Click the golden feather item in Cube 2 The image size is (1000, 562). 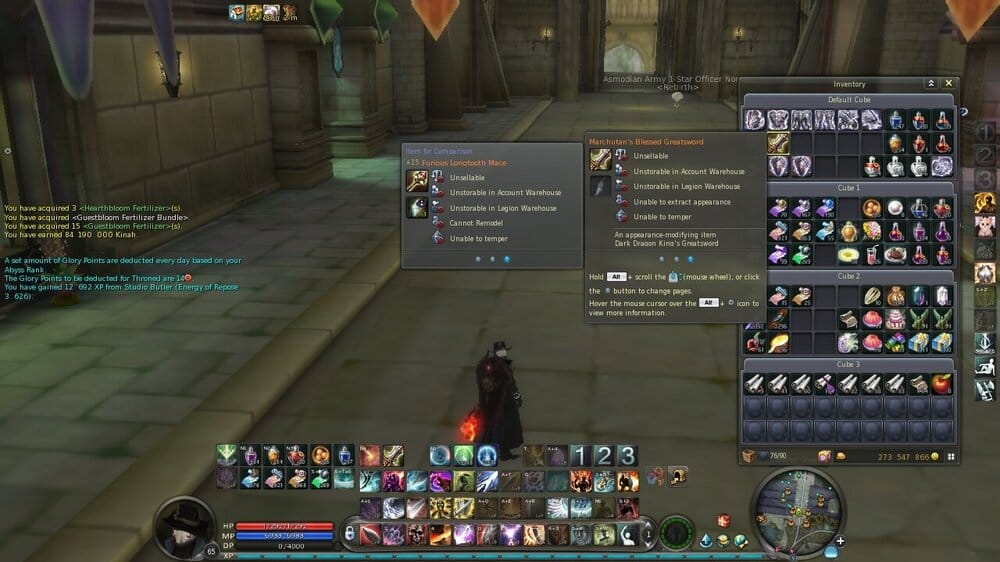click(778, 343)
